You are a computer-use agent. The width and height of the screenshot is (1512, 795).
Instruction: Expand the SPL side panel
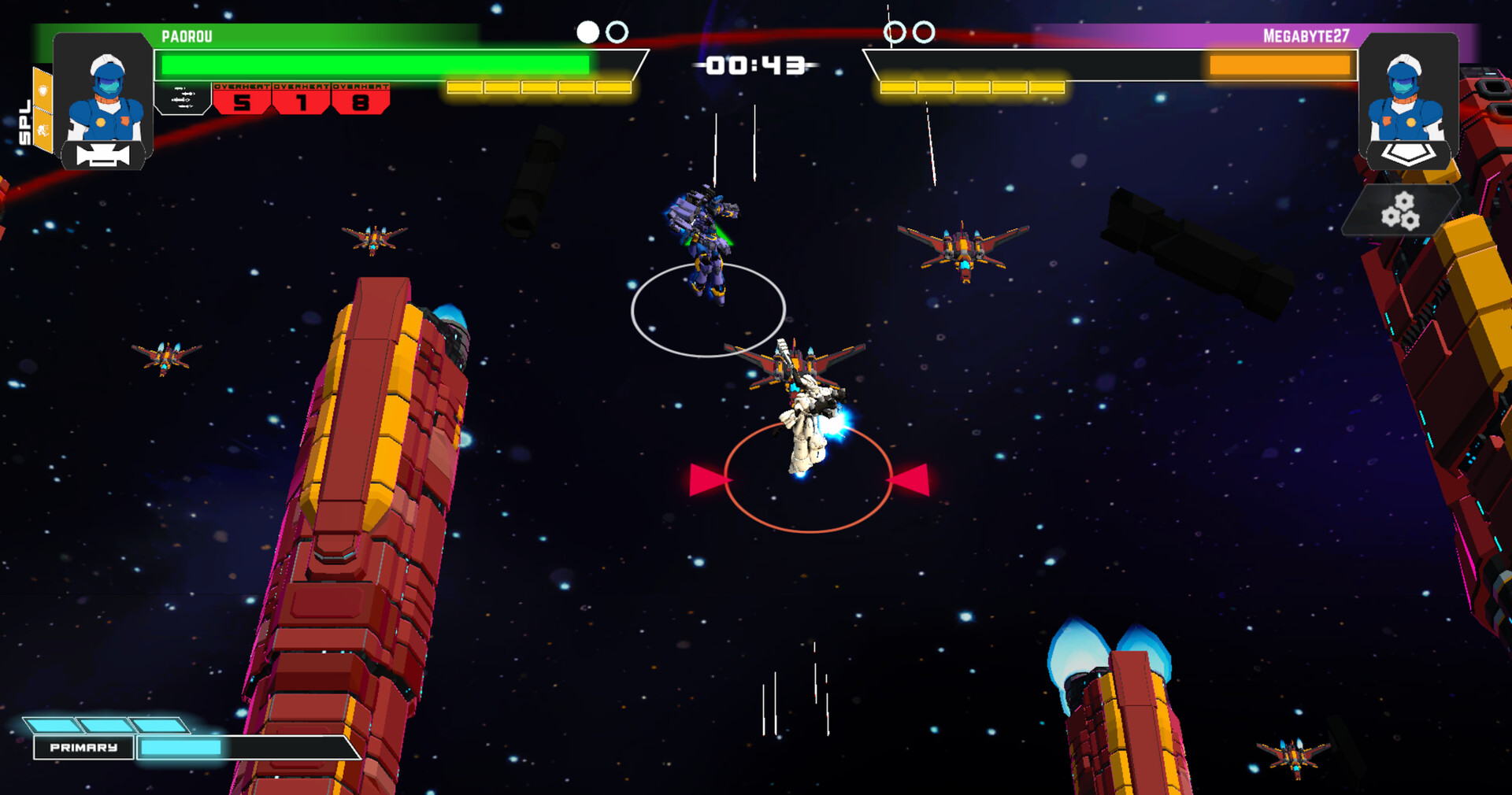coord(24,118)
